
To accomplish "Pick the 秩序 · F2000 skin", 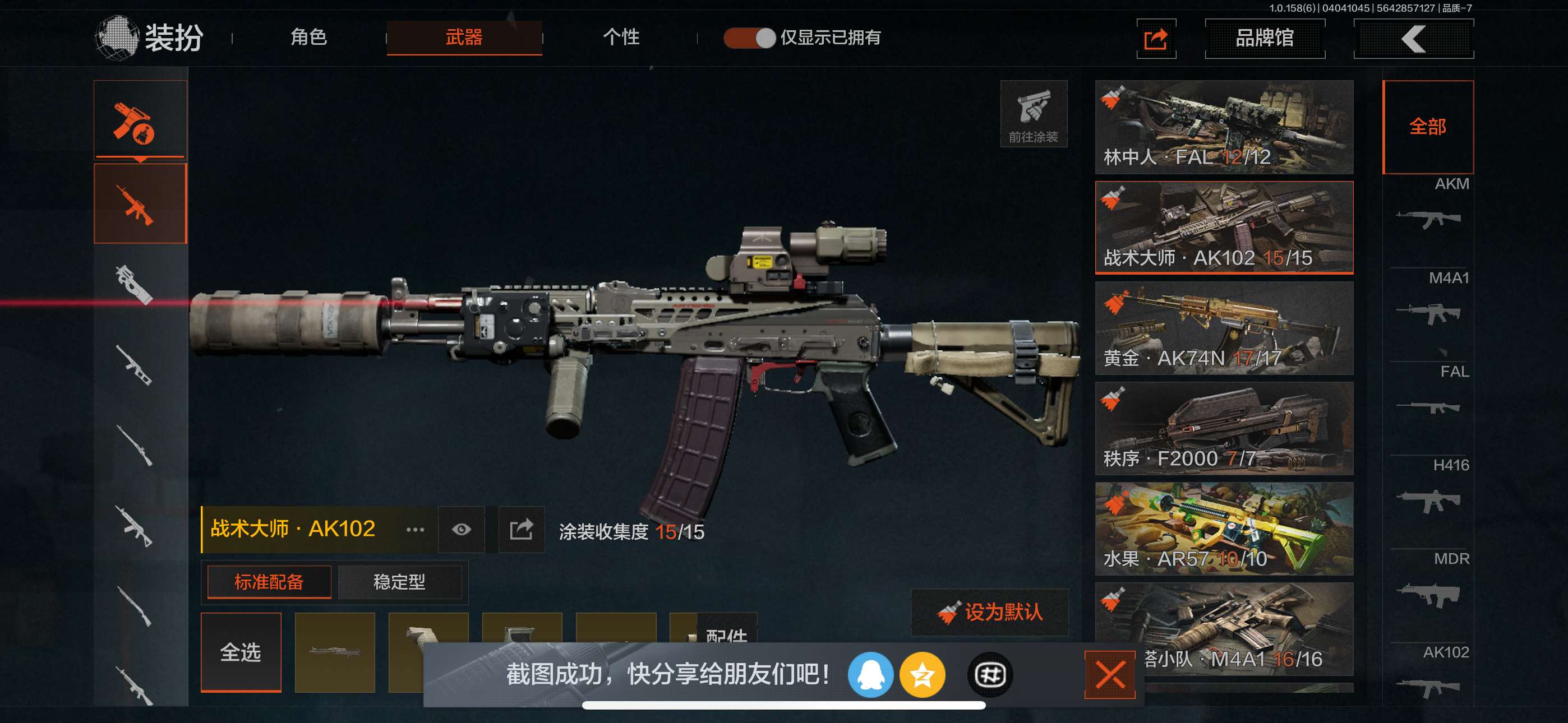I will coord(1224,428).
